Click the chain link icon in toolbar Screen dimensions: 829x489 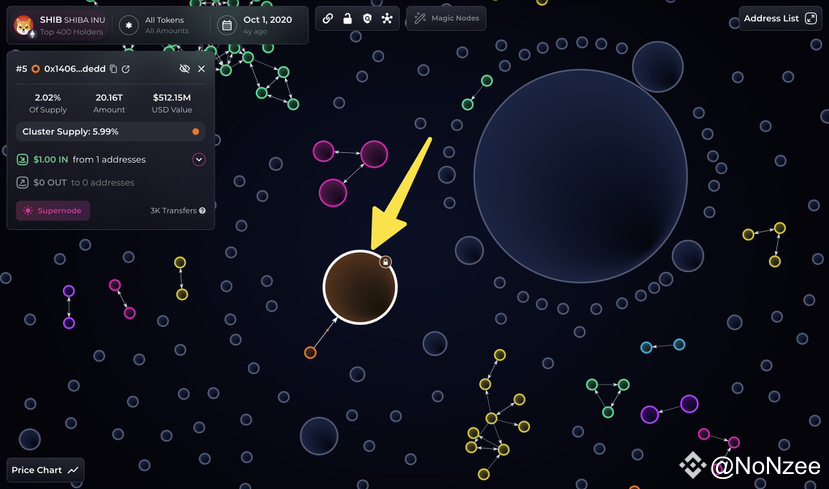[328, 19]
